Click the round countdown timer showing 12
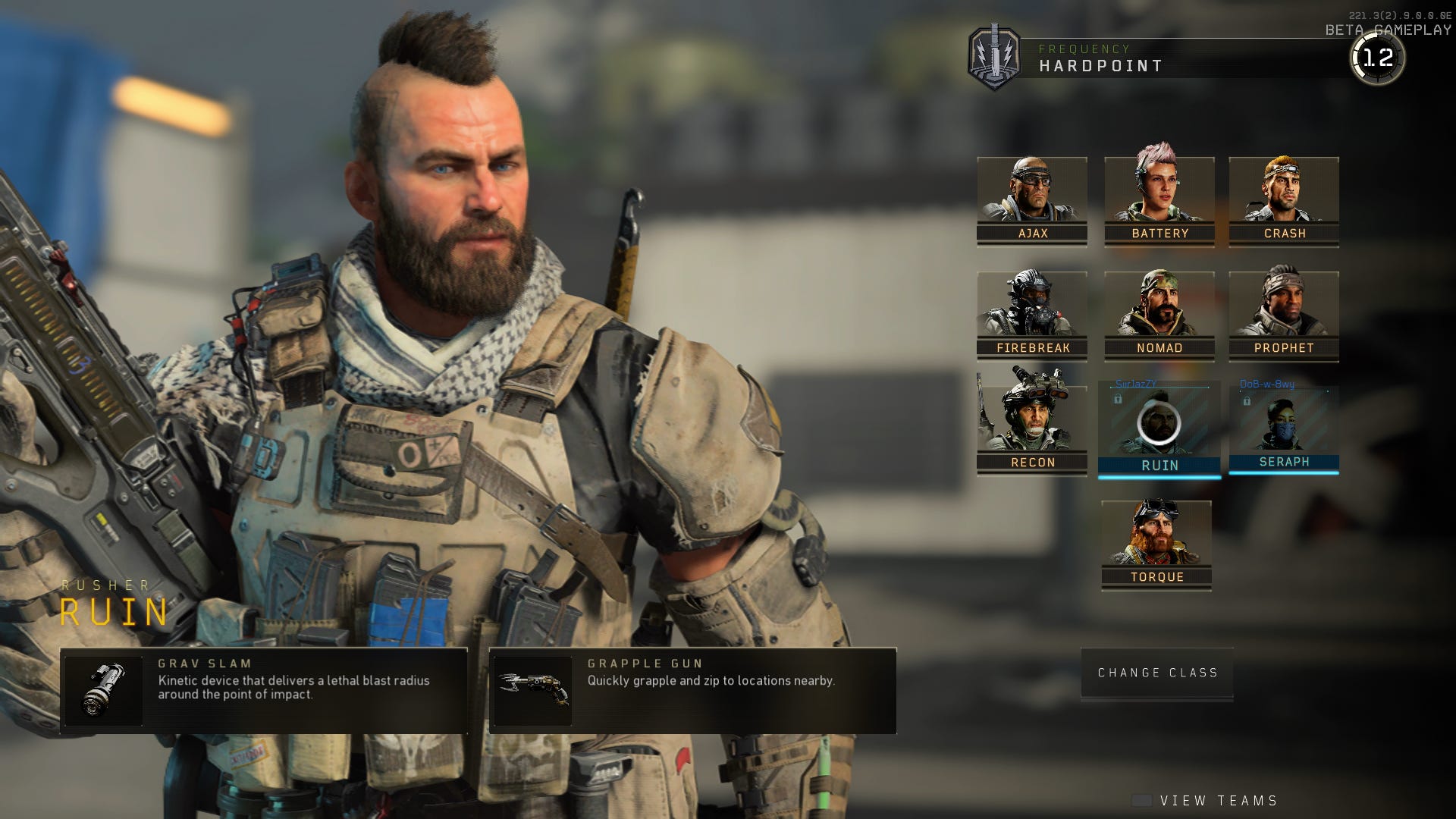The height and width of the screenshot is (819, 1456). [x=1382, y=57]
